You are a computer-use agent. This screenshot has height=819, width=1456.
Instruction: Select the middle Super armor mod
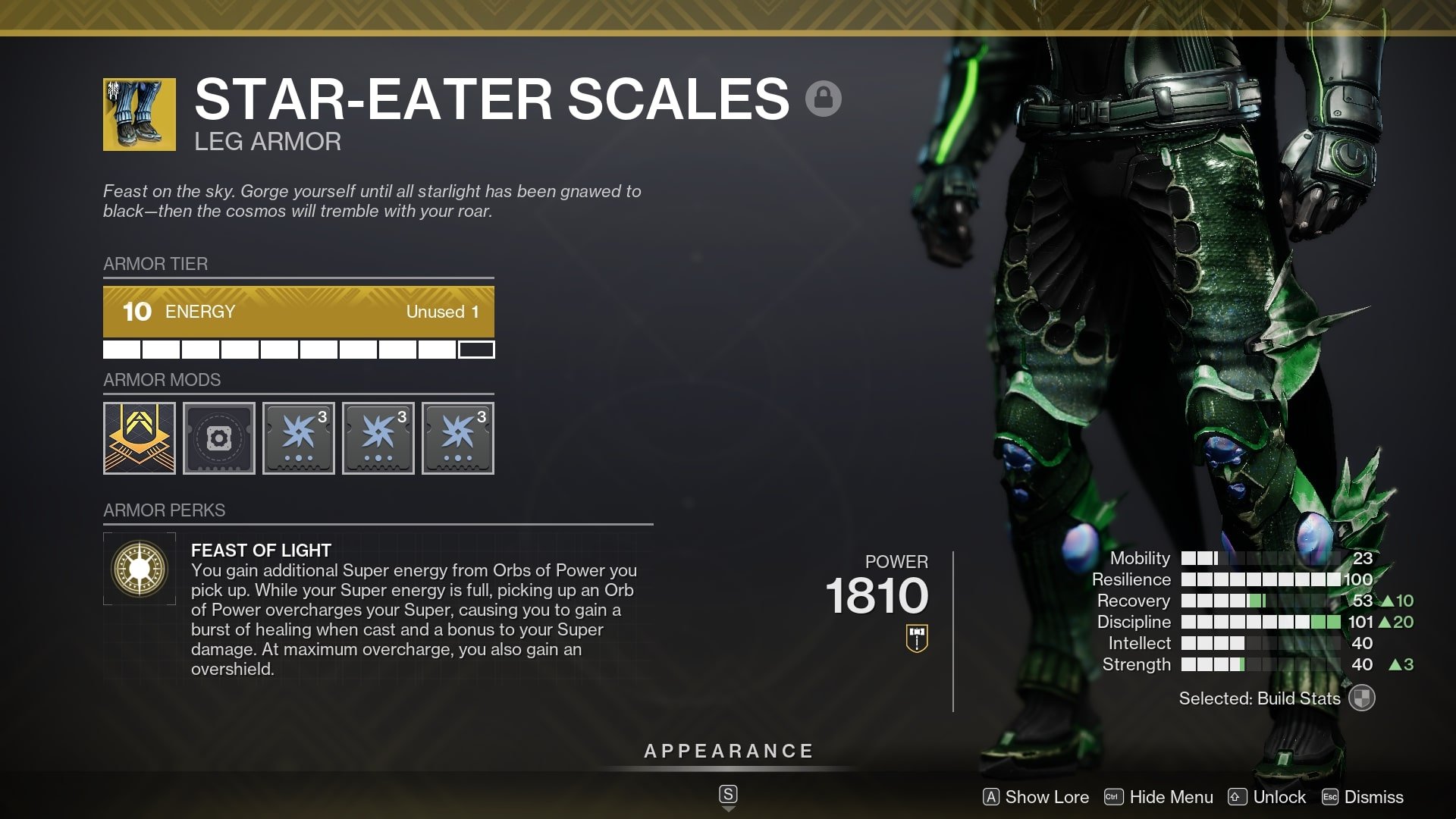(x=378, y=438)
